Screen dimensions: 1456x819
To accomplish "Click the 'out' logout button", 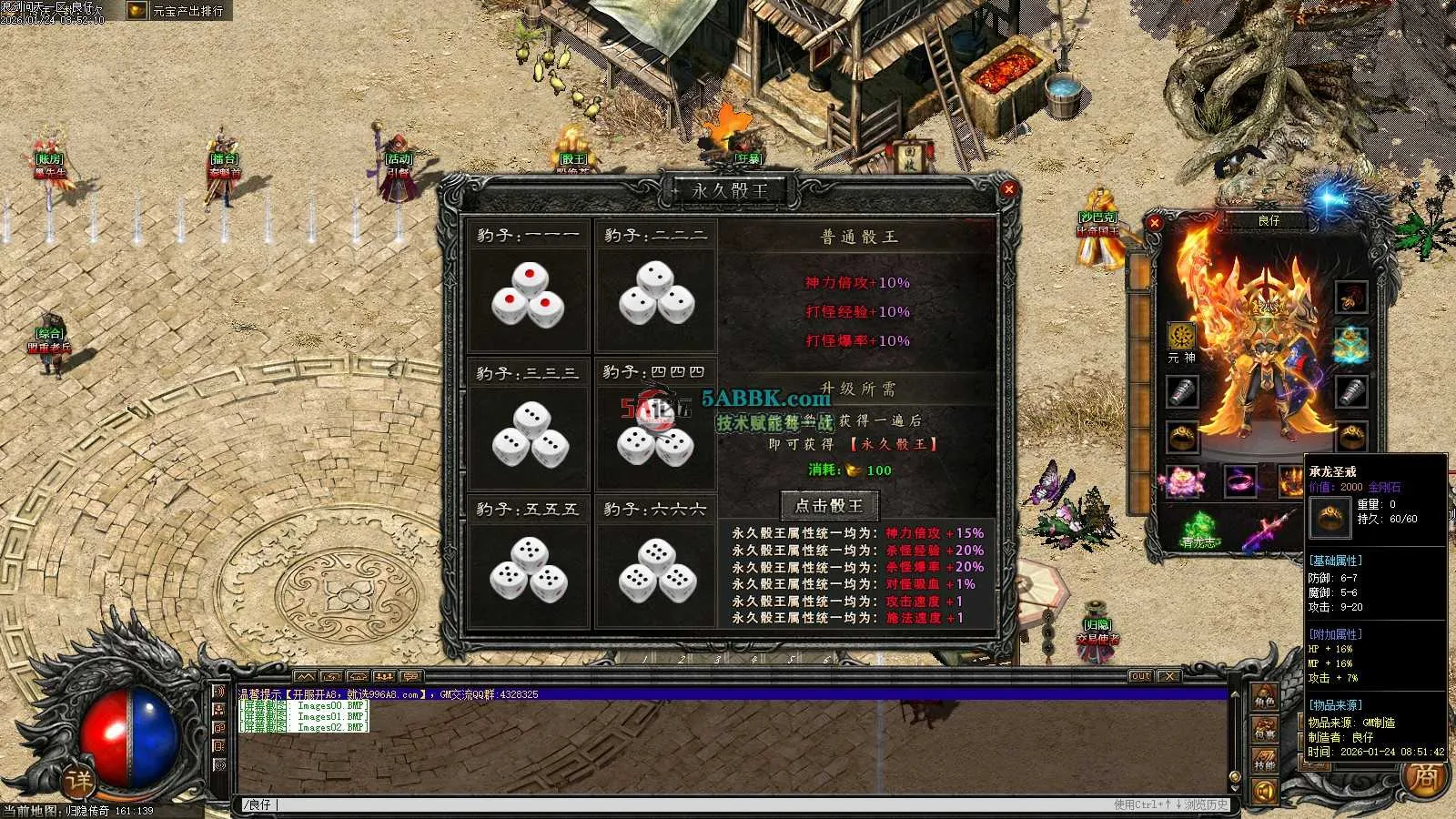I will (x=1140, y=676).
